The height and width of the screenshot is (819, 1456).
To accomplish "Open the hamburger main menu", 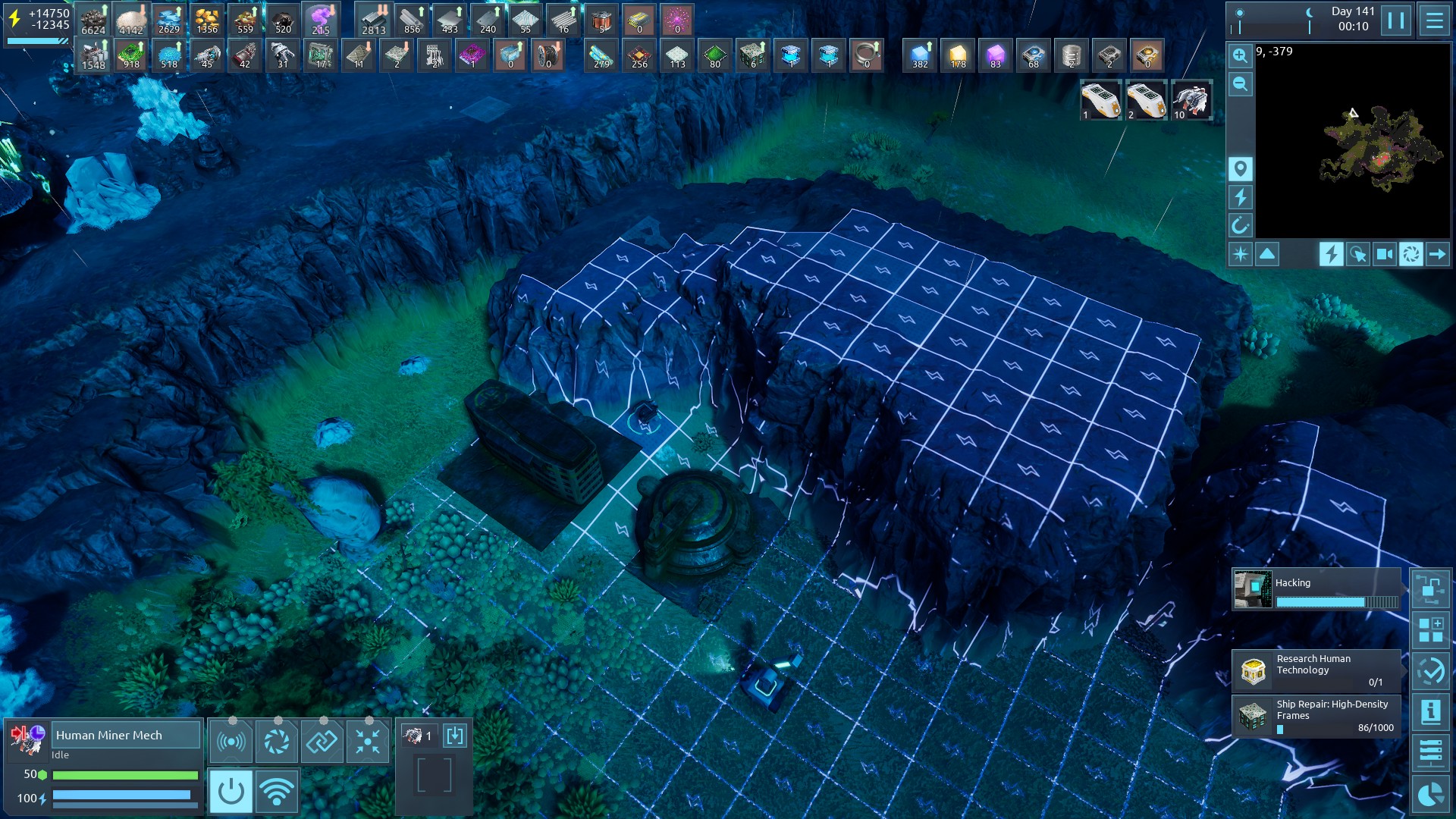I will click(1434, 20).
